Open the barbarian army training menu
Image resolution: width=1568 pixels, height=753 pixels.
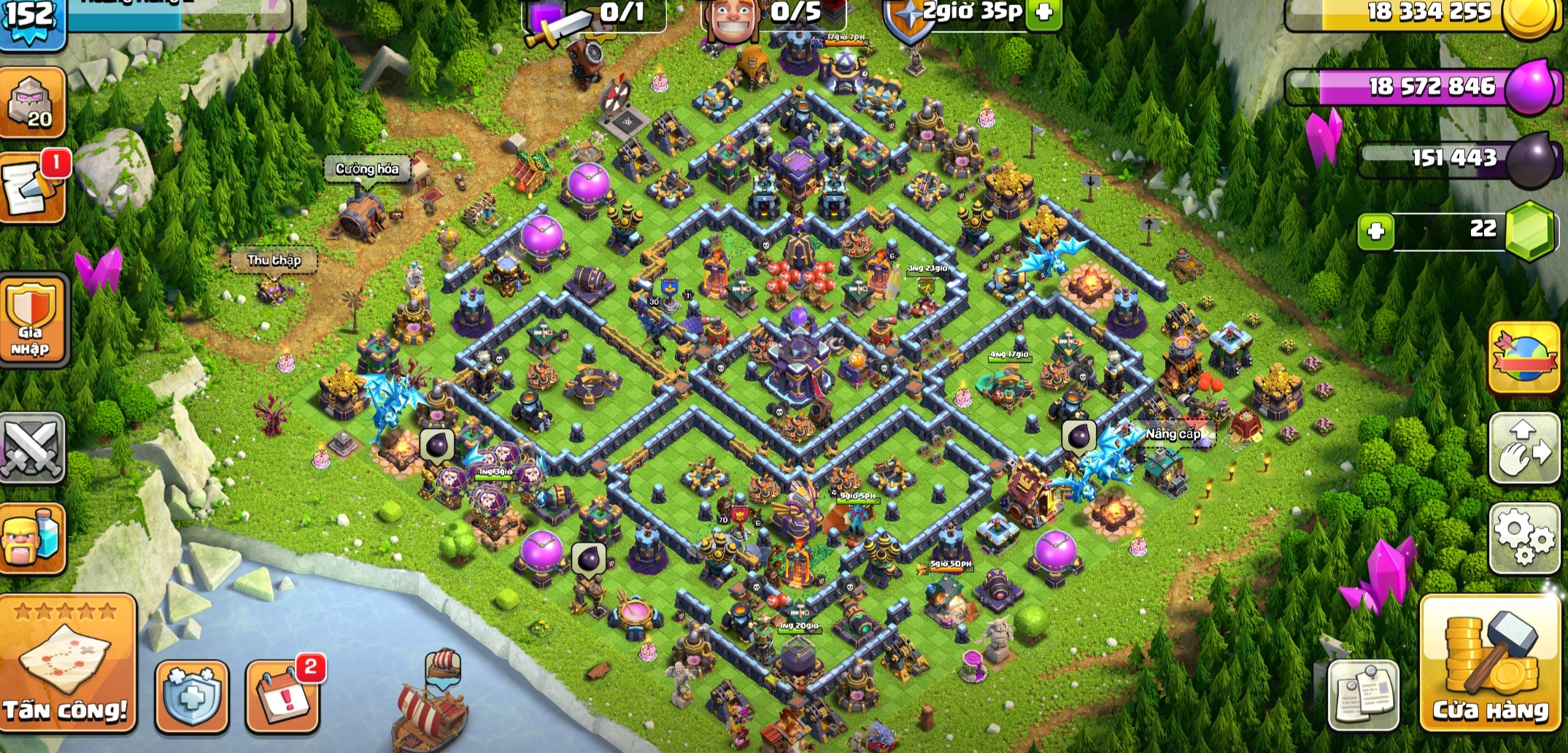point(32,538)
